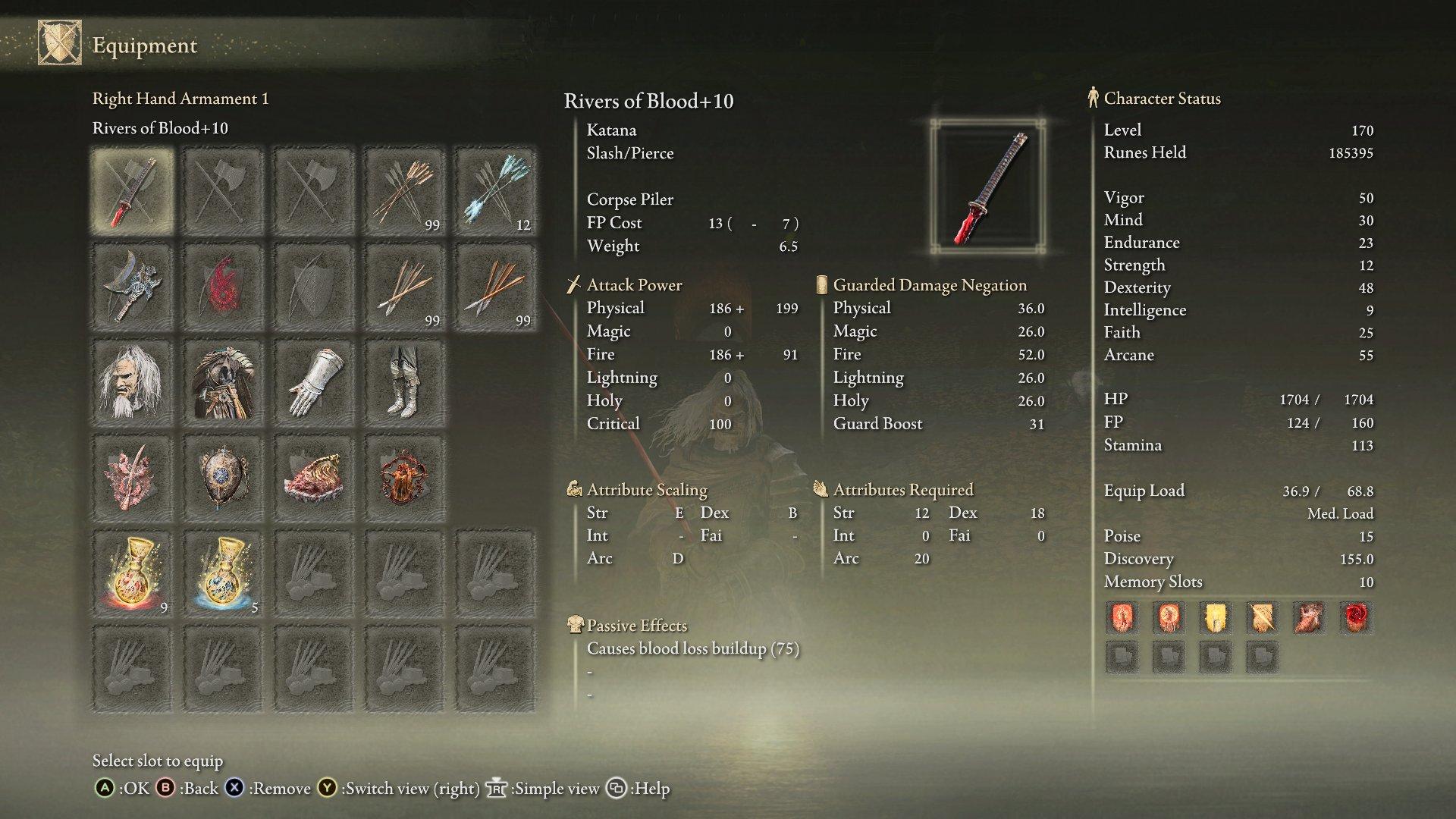
Task: Select the white-haired old man mask
Action: point(132,382)
